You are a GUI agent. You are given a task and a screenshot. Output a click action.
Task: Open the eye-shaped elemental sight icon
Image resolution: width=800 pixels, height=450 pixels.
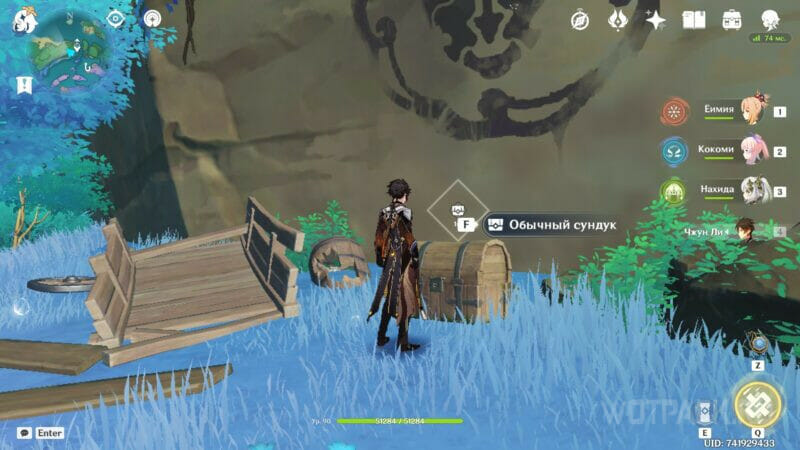115,18
